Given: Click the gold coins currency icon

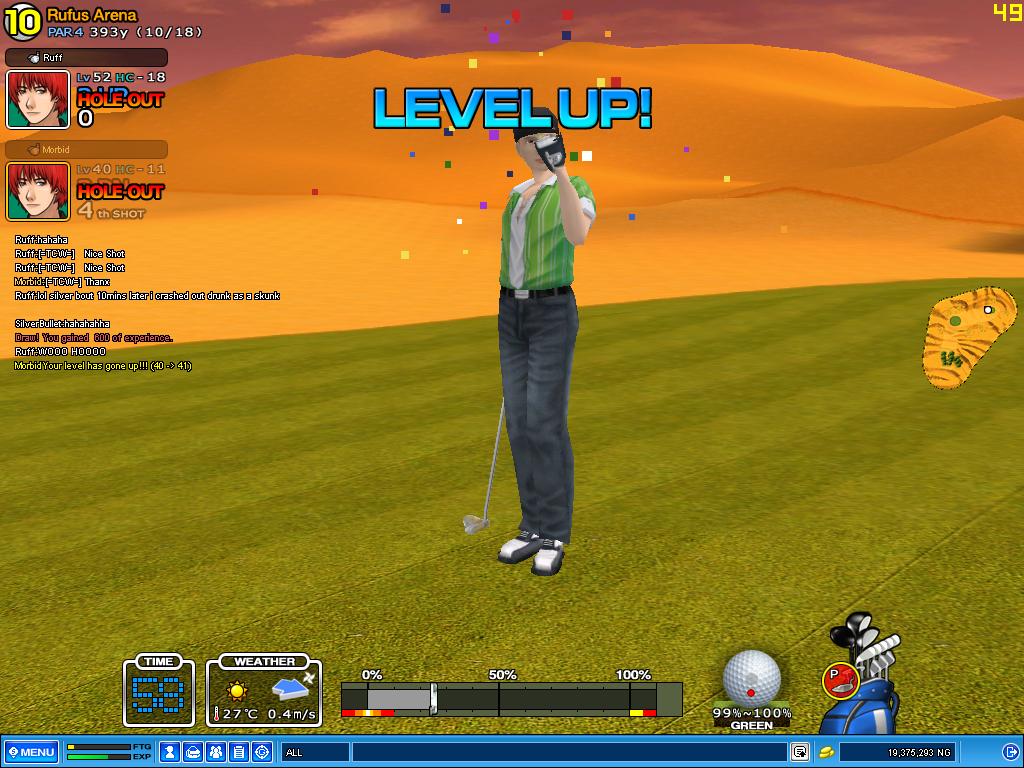Looking at the screenshot, I should point(827,752).
